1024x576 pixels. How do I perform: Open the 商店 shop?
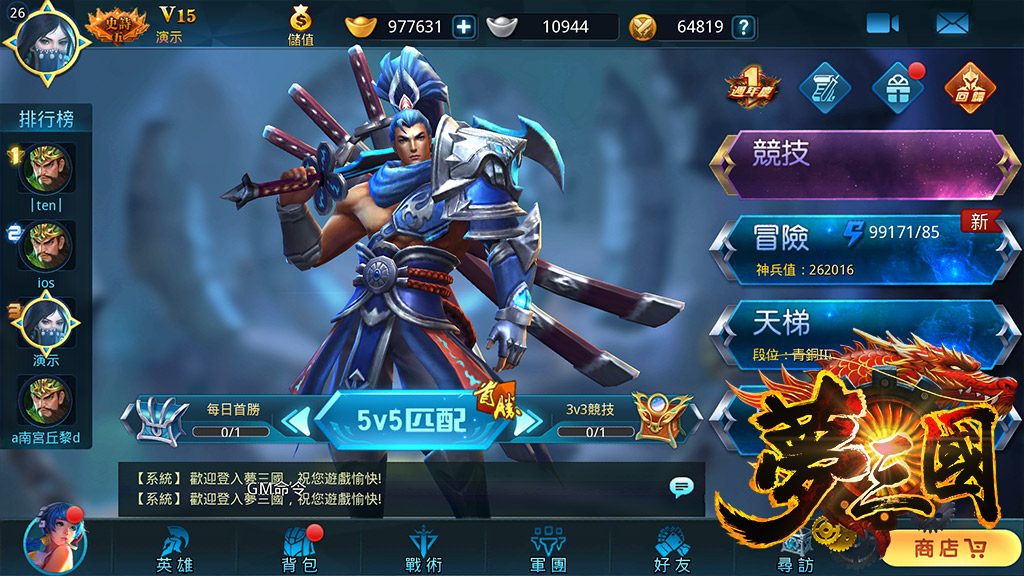click(950, 548)
